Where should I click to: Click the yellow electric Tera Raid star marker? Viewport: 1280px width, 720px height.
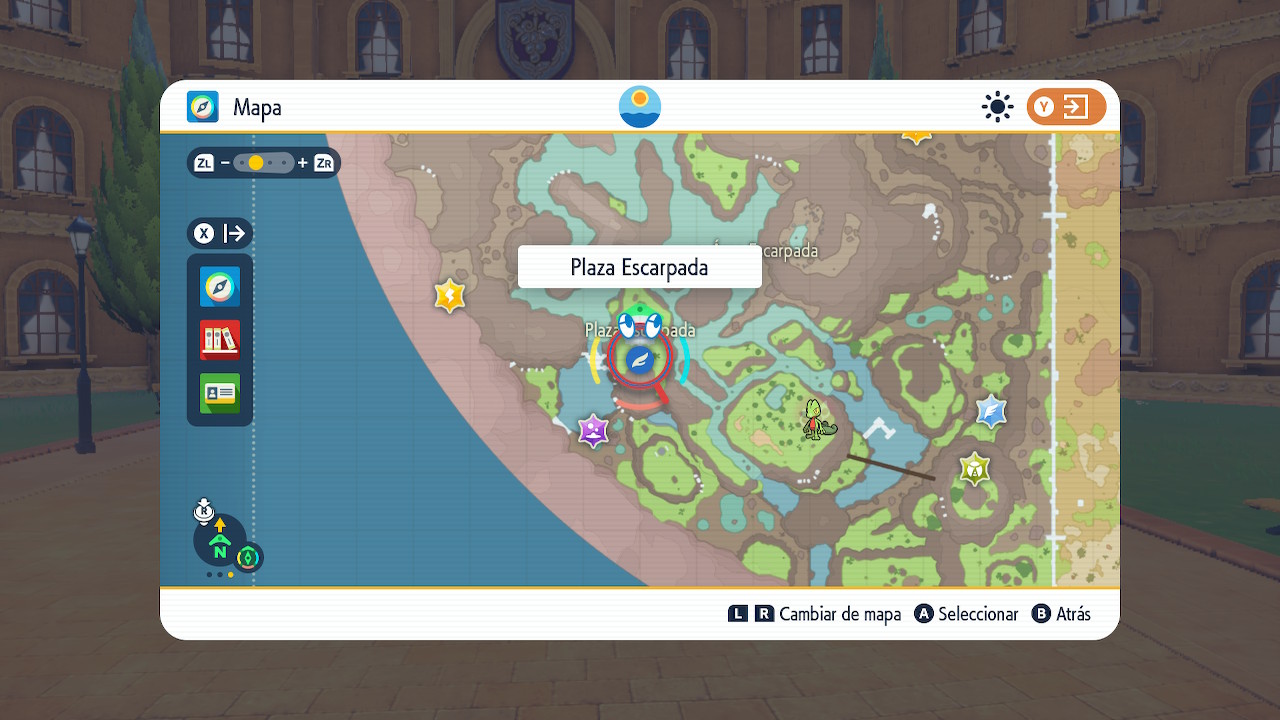tap(450, 295)
